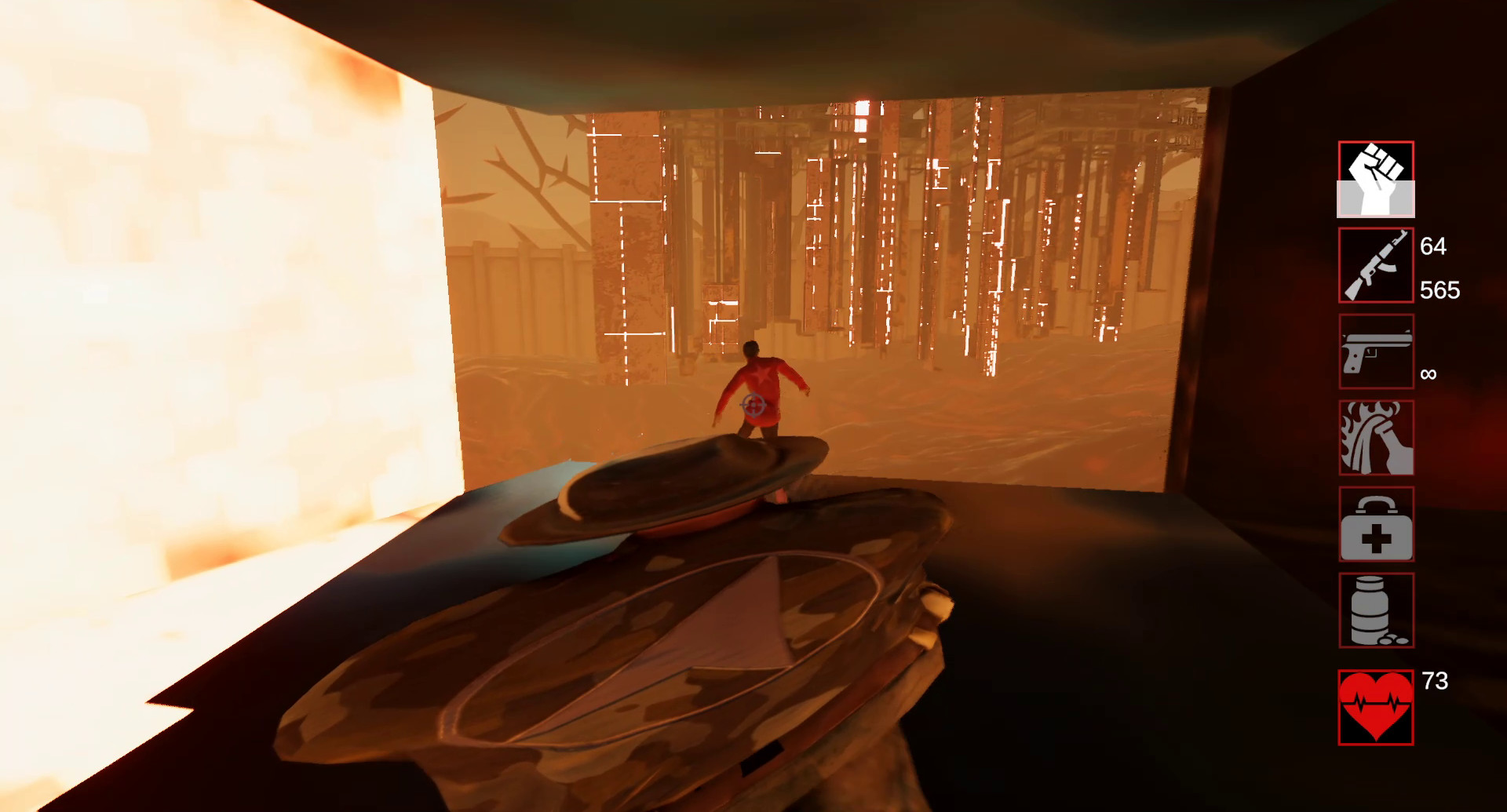
Task: Select the raised fist melee slot
Action: (x=1376, y=180)
